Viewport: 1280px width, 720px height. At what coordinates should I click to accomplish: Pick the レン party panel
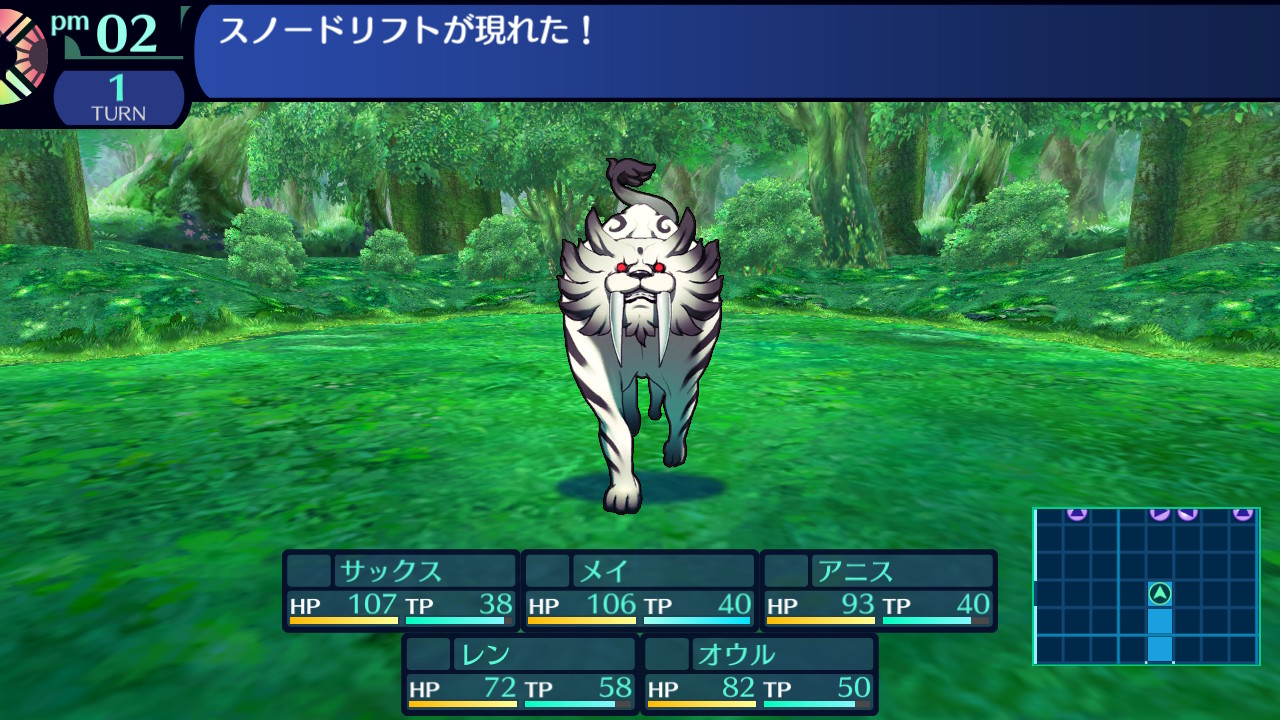(520, 674)
